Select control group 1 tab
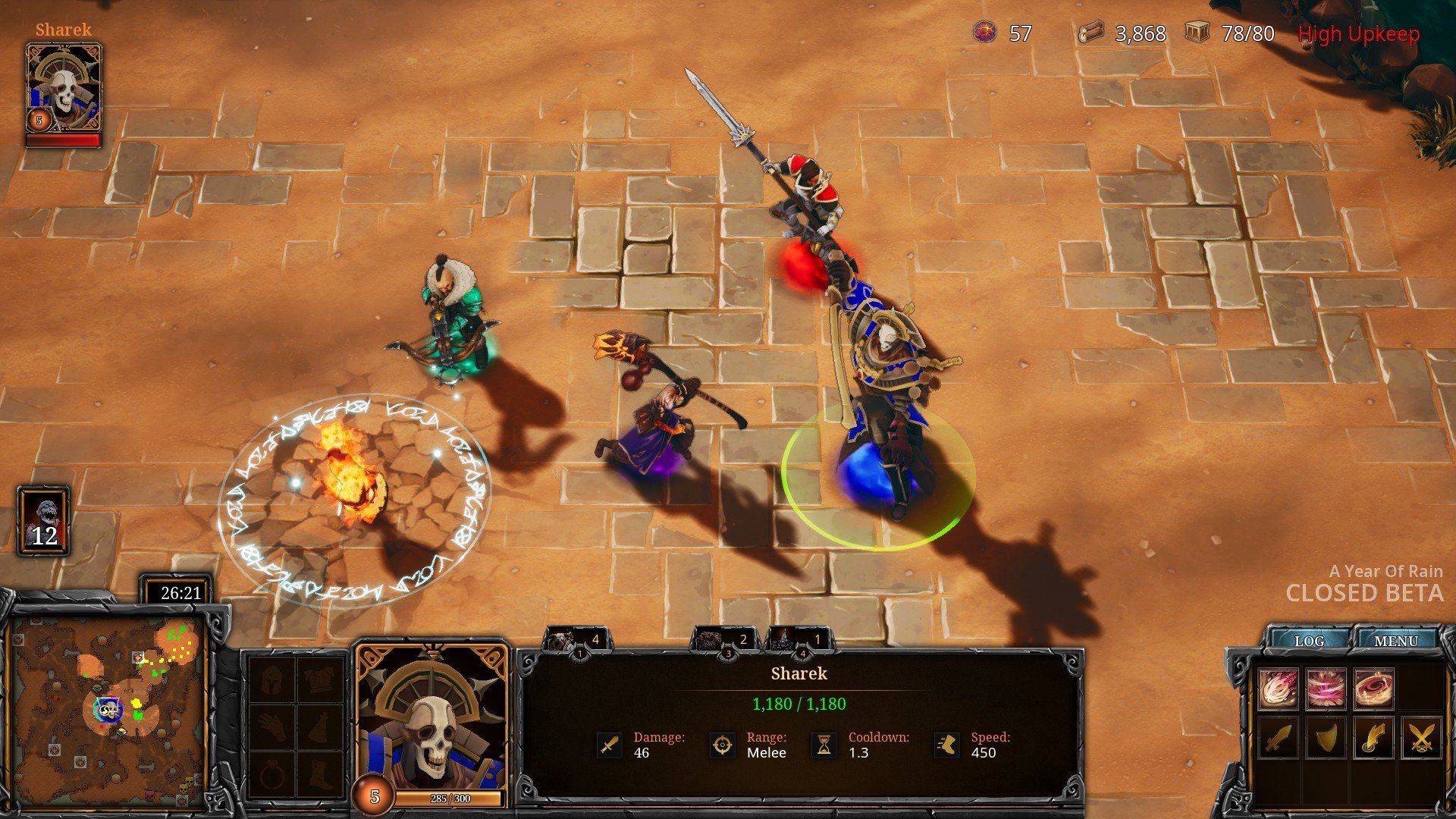The image size is (1456, 819). pos(576,642)
